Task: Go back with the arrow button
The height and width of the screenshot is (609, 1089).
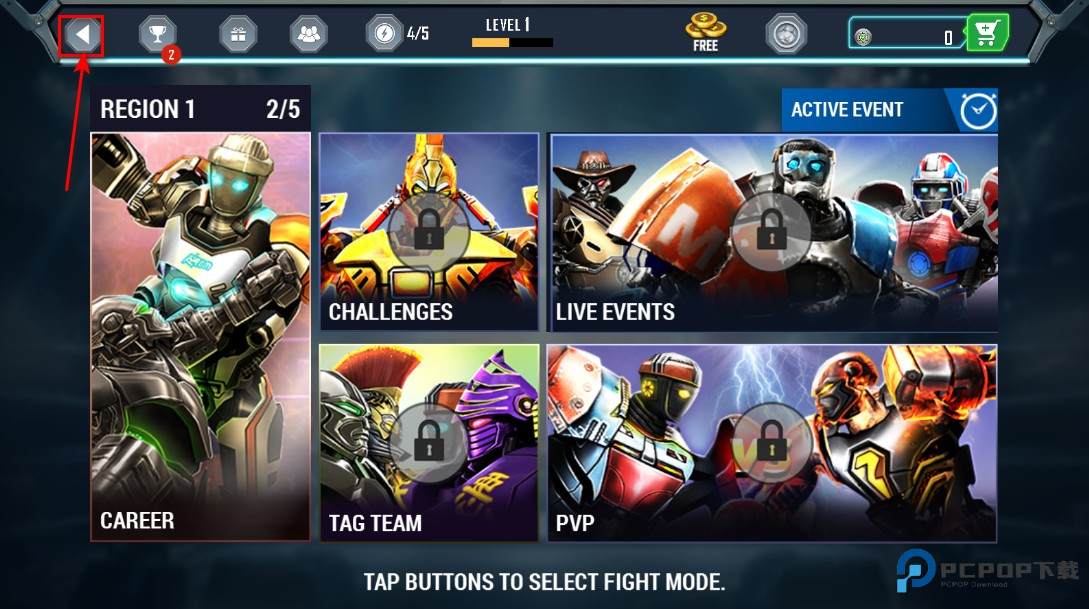Action: 82,36
